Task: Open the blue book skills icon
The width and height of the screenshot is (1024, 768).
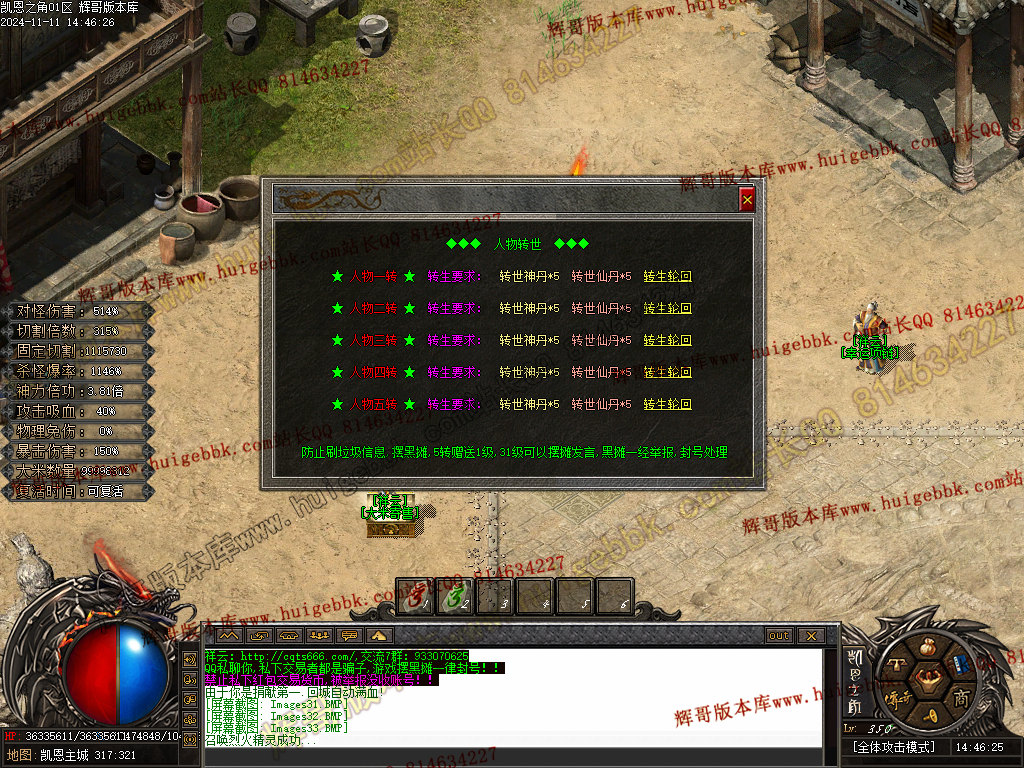Action: [961, 664]
